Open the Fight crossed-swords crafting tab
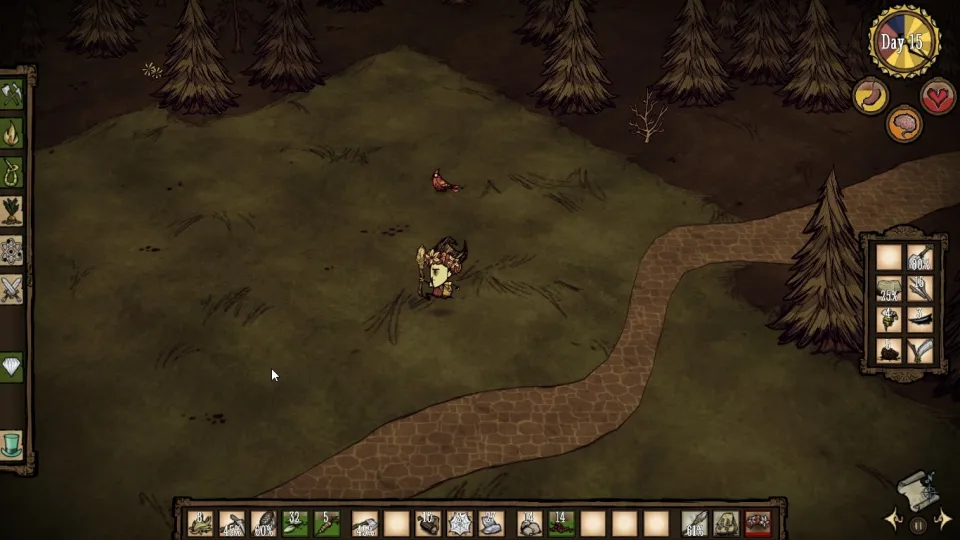960x540 pixels. click(x=12, y=289)
